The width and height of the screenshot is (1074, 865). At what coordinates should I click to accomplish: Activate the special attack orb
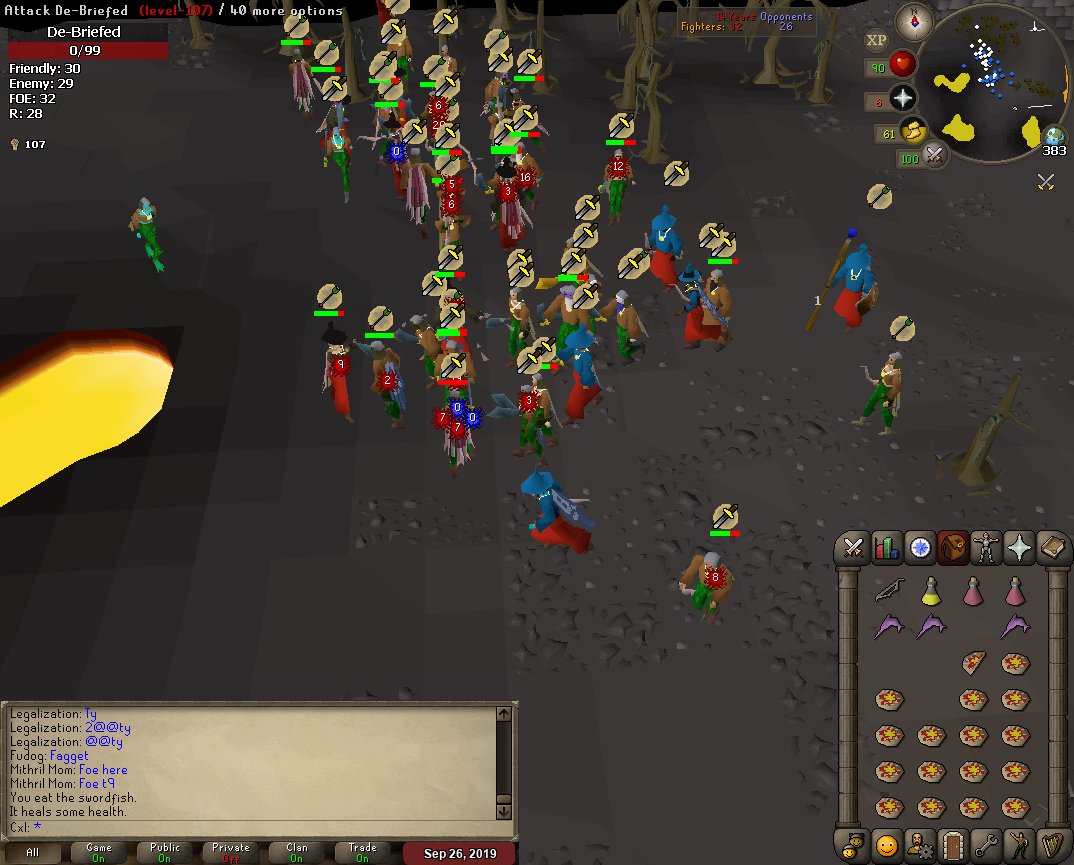(936, 155)
